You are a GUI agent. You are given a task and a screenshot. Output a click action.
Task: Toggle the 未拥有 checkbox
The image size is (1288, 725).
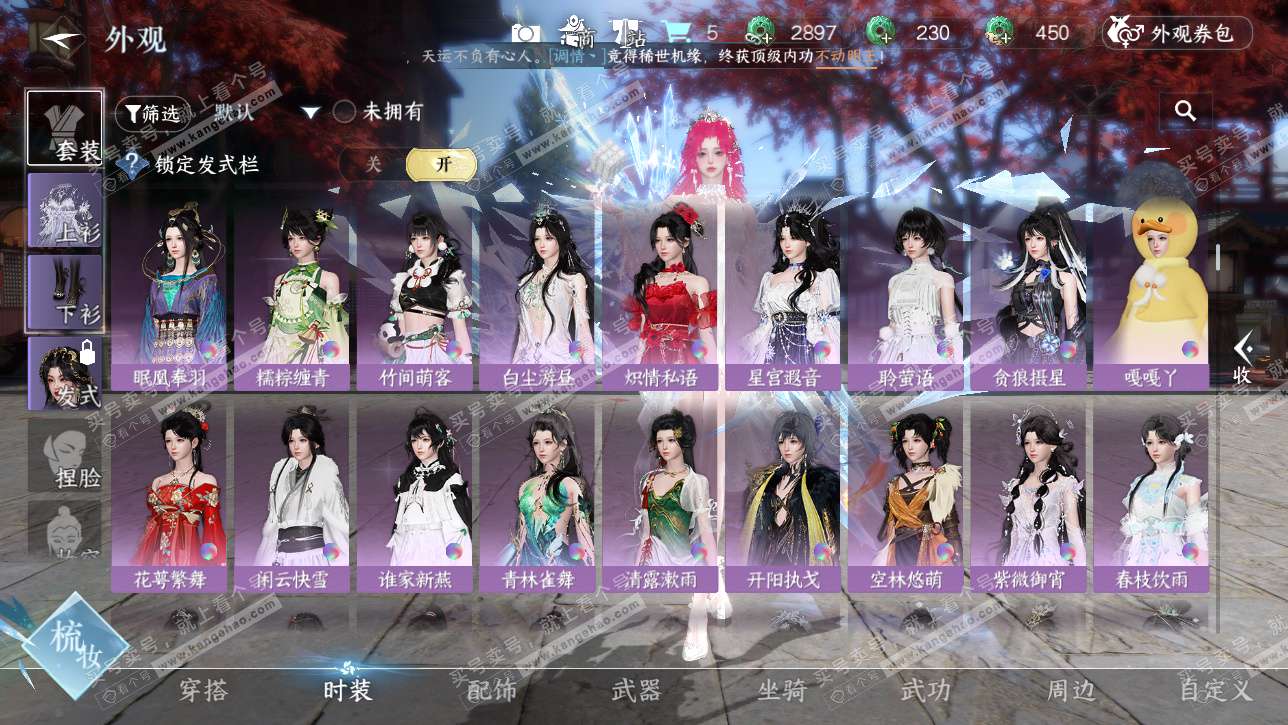[x=345, y=112]
